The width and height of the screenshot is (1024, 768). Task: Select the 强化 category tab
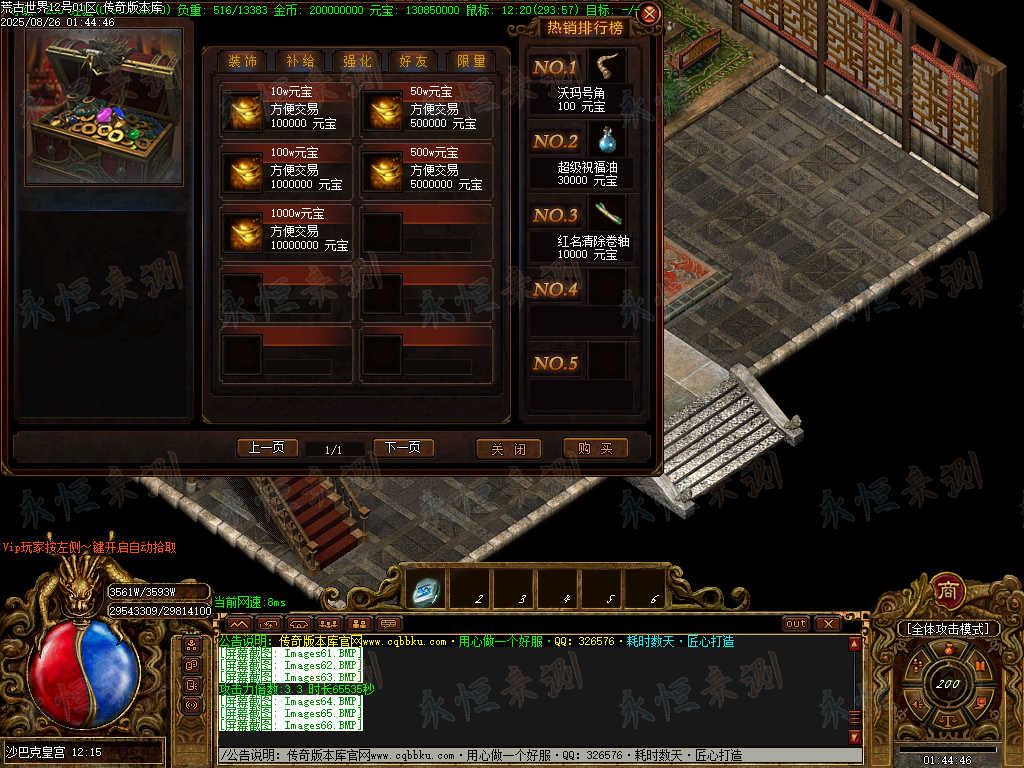click(x=357, y=61)
